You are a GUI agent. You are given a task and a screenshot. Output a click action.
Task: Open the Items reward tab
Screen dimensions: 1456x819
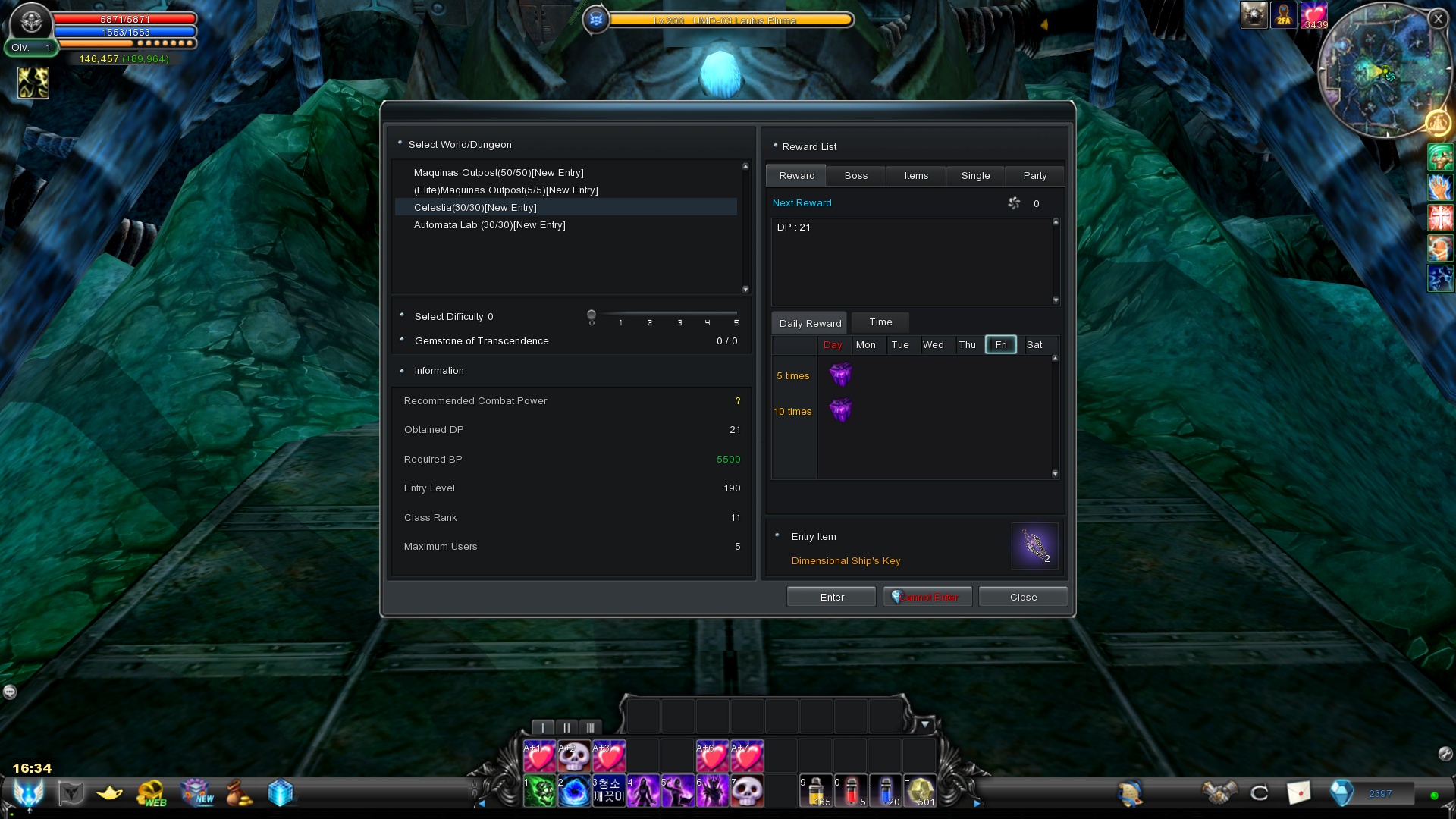coord(916,176)
